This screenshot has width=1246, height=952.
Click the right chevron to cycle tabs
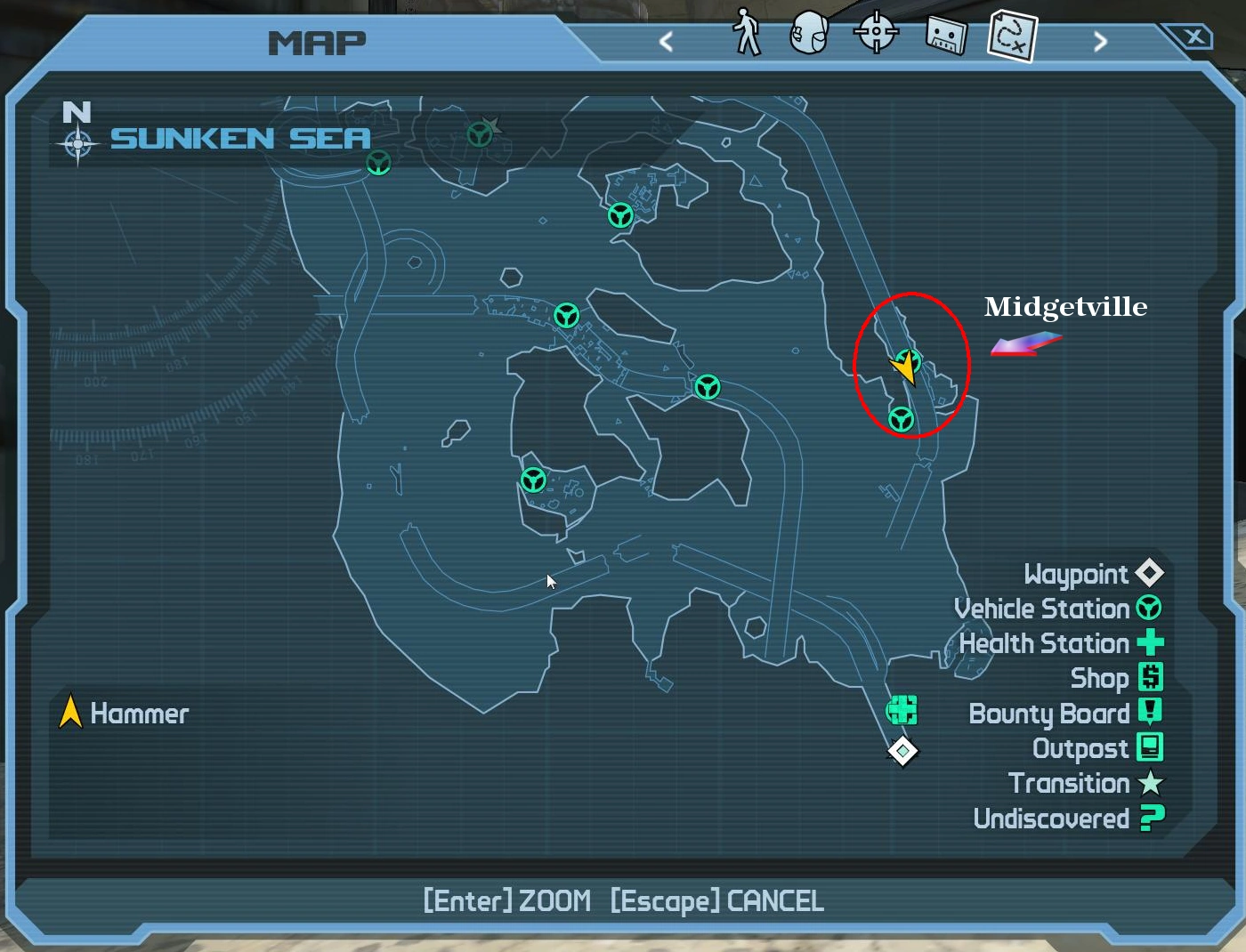point(1100,41)
